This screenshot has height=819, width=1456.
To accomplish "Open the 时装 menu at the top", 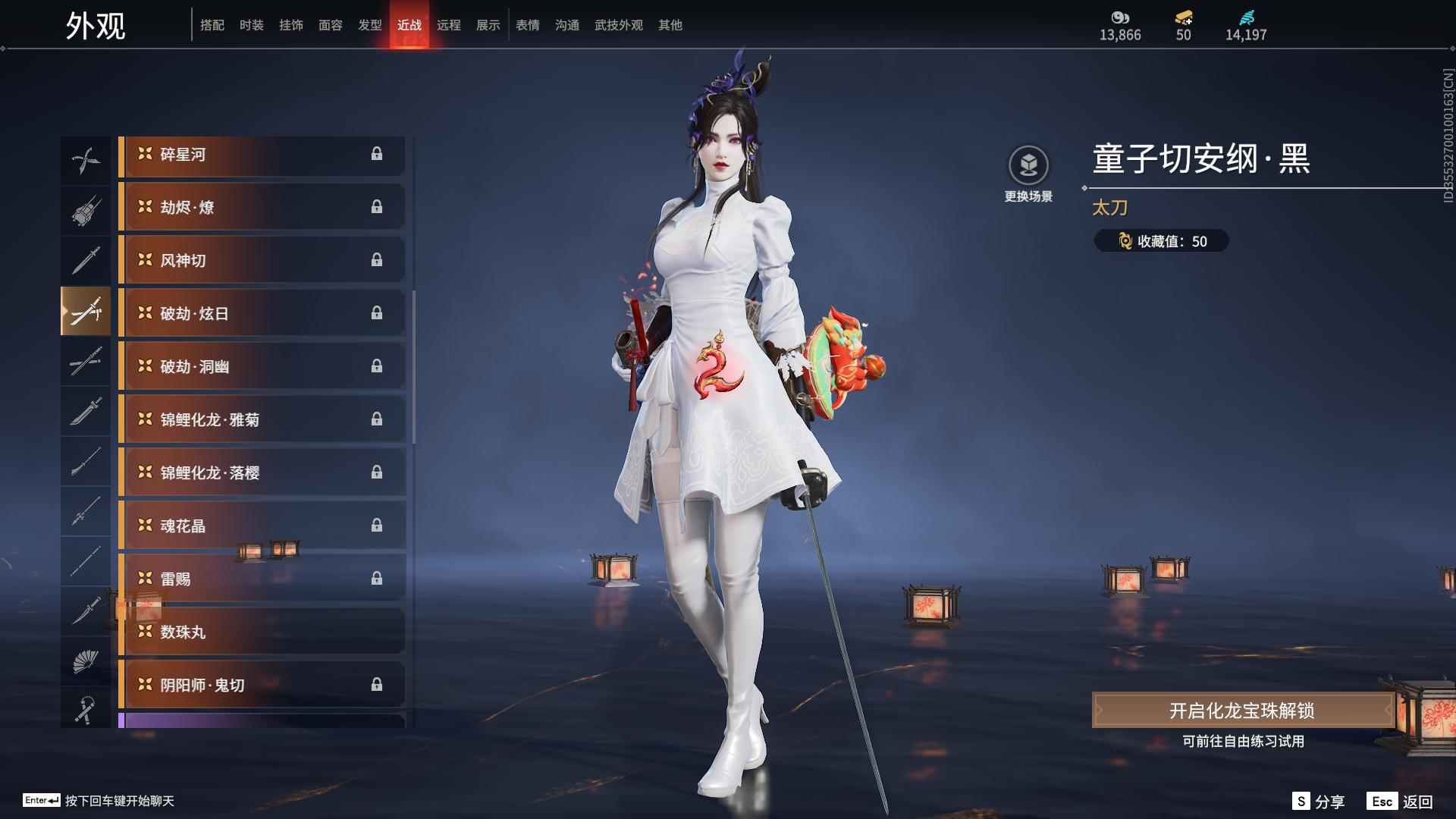I will click(x=252, y=24).
